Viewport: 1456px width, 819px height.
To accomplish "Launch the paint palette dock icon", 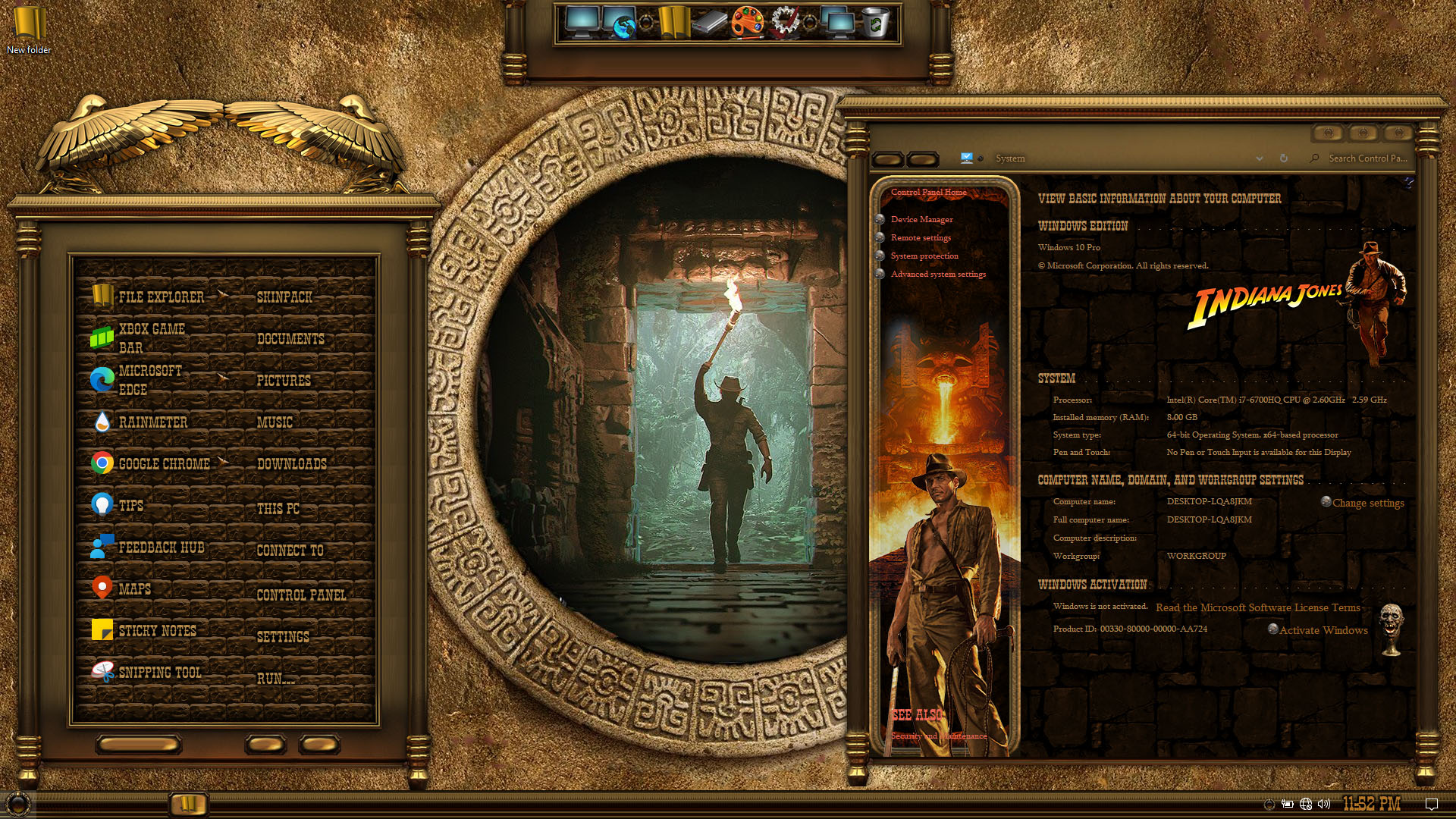I will [747, 23].
